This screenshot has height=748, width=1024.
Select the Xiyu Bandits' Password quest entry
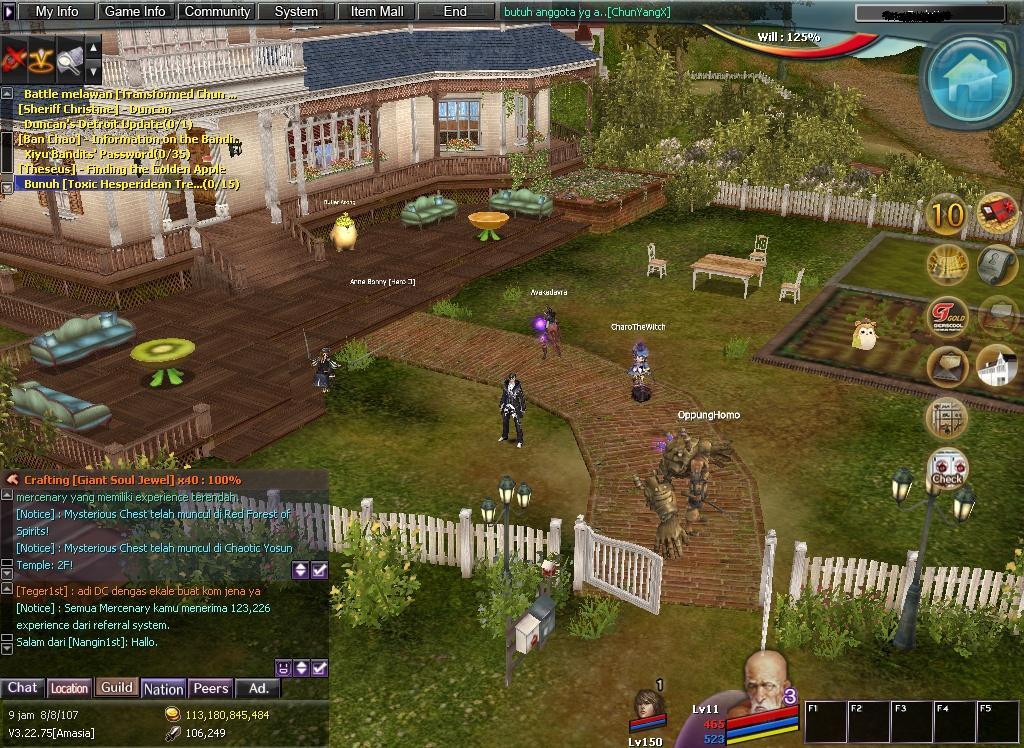107,154
